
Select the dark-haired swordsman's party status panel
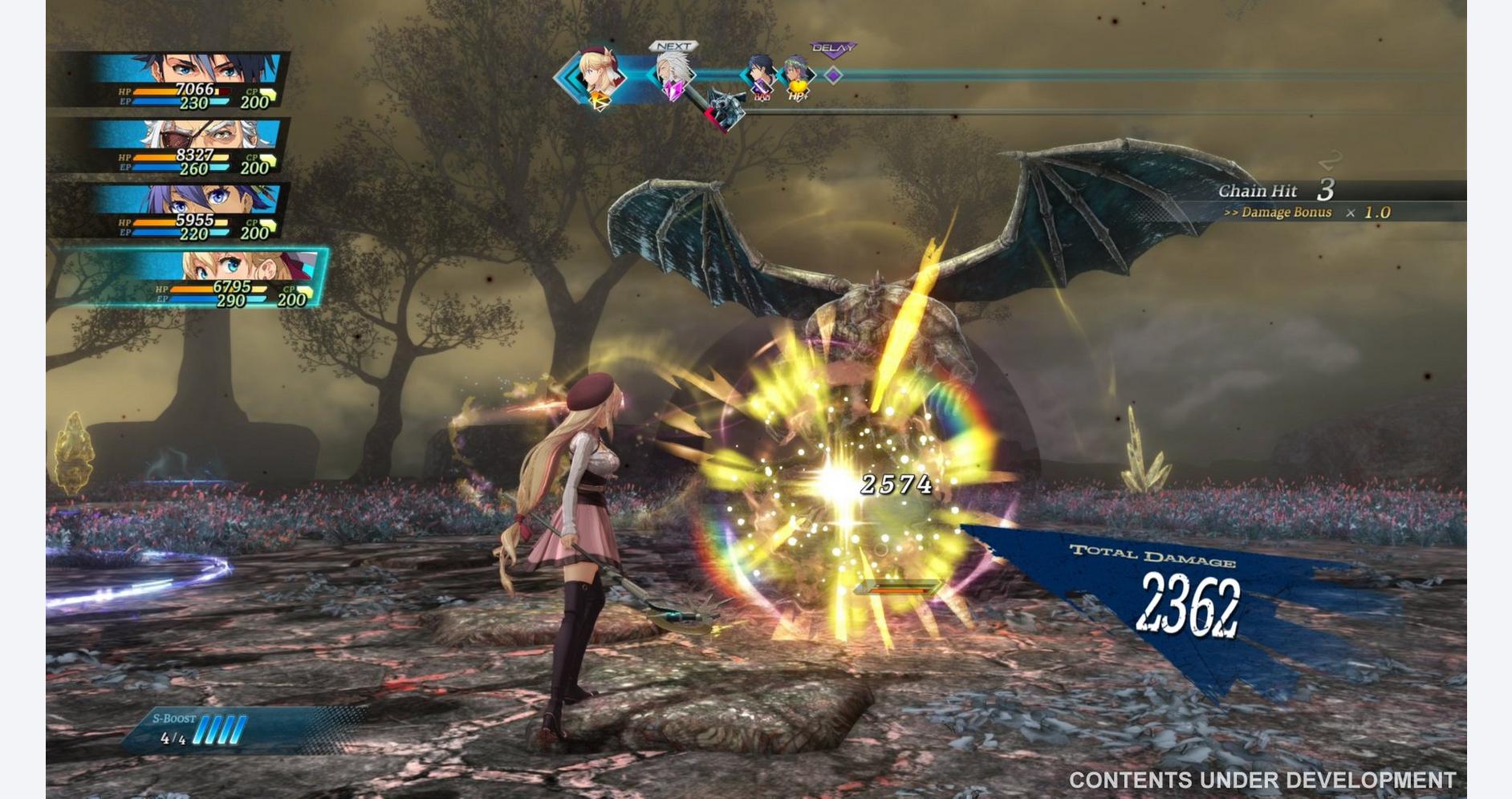(189, 80)
